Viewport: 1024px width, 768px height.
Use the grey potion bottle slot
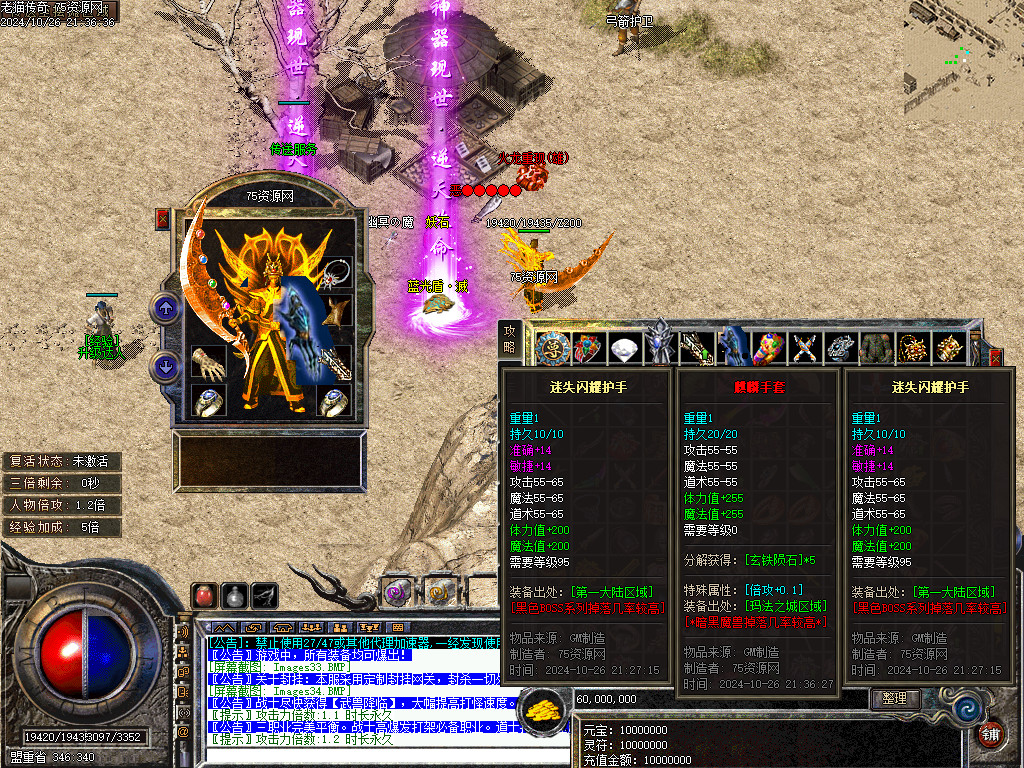(x=234, y=595)
